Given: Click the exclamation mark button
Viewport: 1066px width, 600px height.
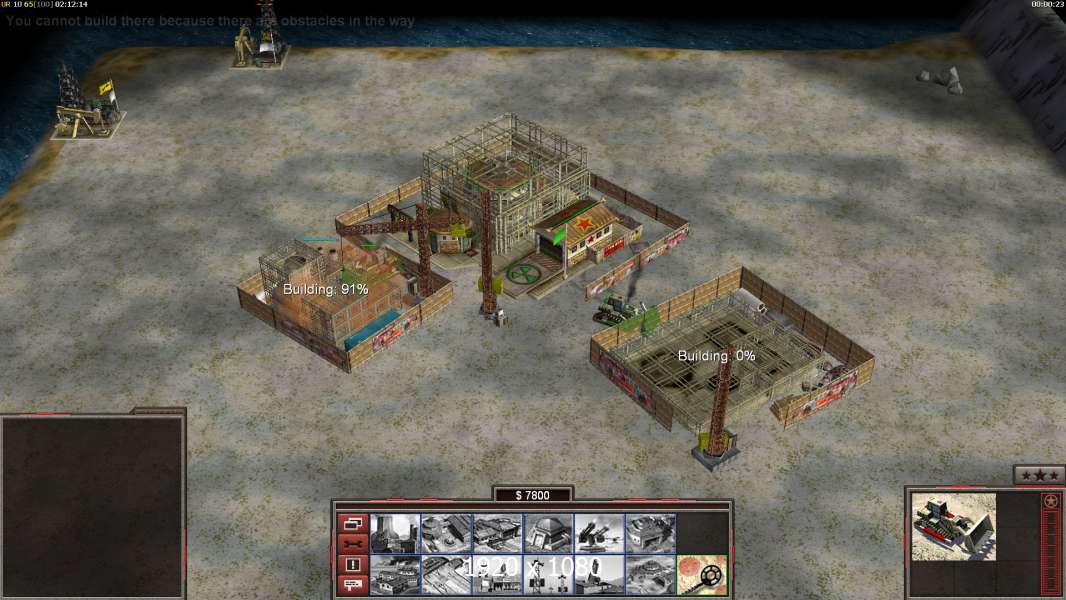Looking at the screenshot, I should (352, 565).
